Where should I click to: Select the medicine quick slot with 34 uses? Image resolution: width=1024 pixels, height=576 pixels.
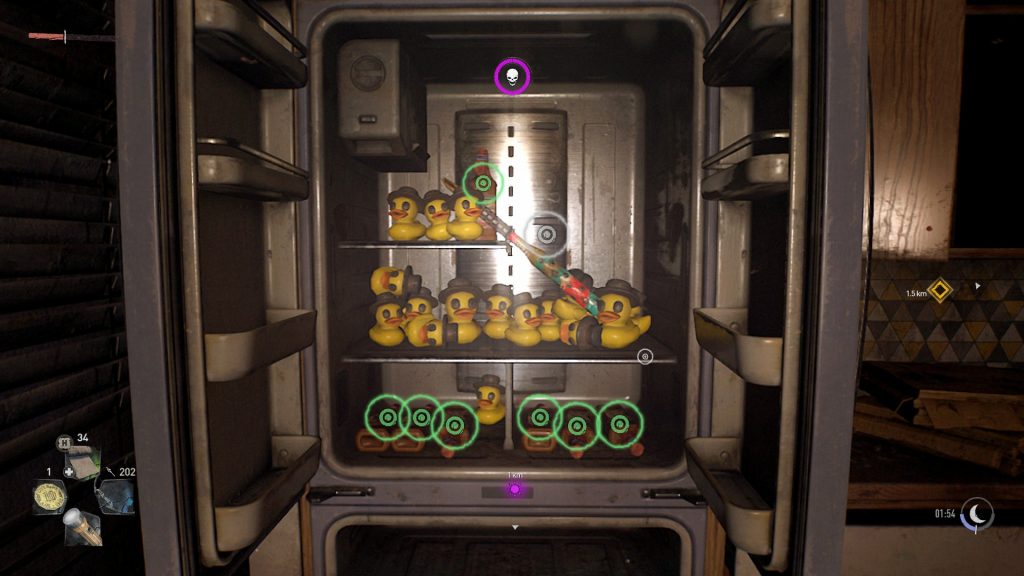pyautogui.click(x=83, y=463)
